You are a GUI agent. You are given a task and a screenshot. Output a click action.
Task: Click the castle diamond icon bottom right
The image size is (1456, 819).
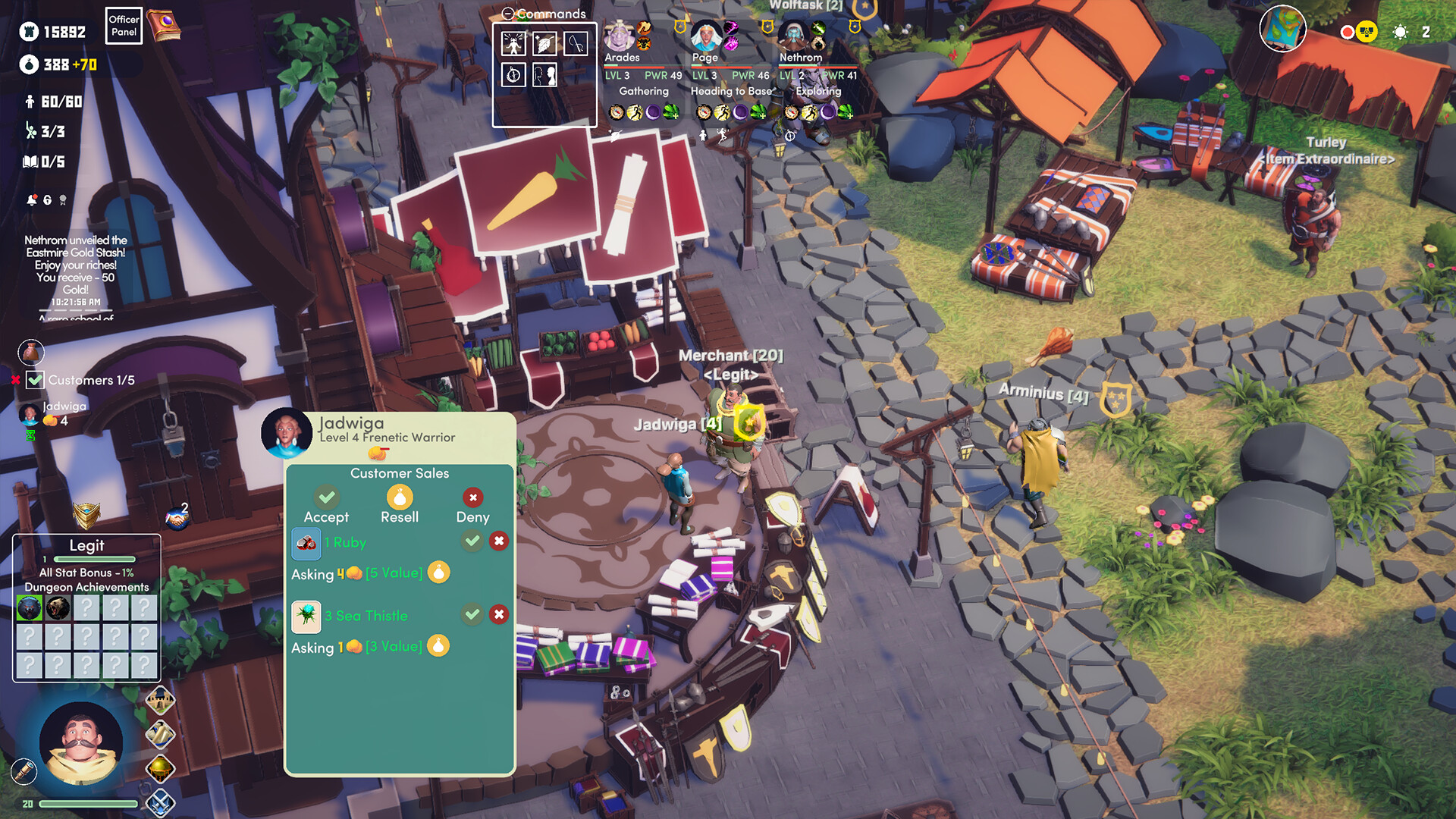(x=162, y=700)
